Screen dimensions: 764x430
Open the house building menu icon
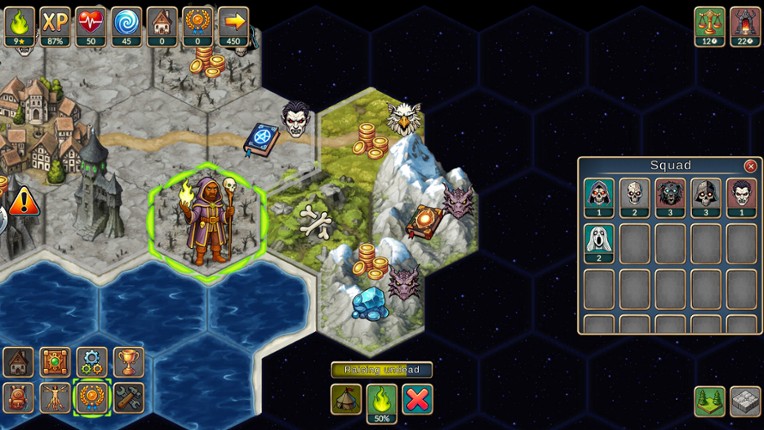coord(19,362)
